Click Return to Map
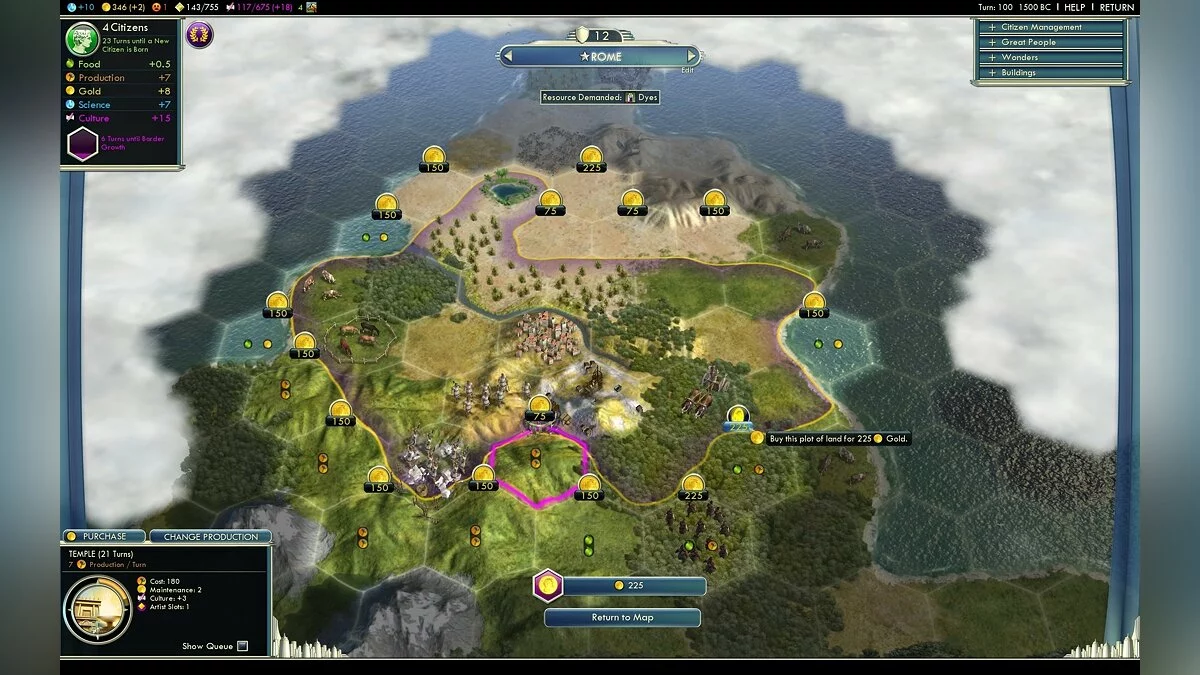The height and width of the screenshot is (675, 1200). point(622,617)
